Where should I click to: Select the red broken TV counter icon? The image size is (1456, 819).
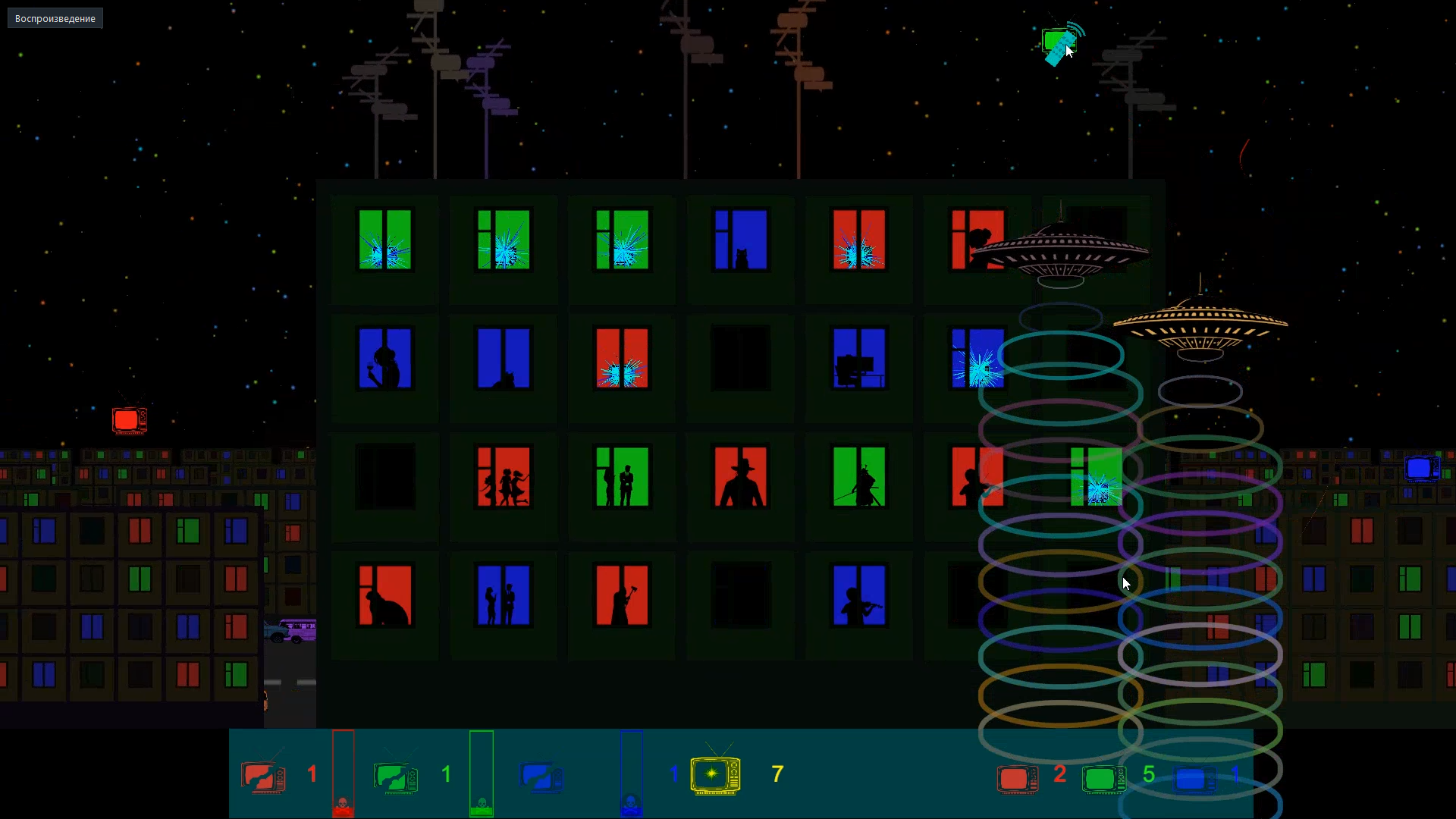[x=261, y=773]
